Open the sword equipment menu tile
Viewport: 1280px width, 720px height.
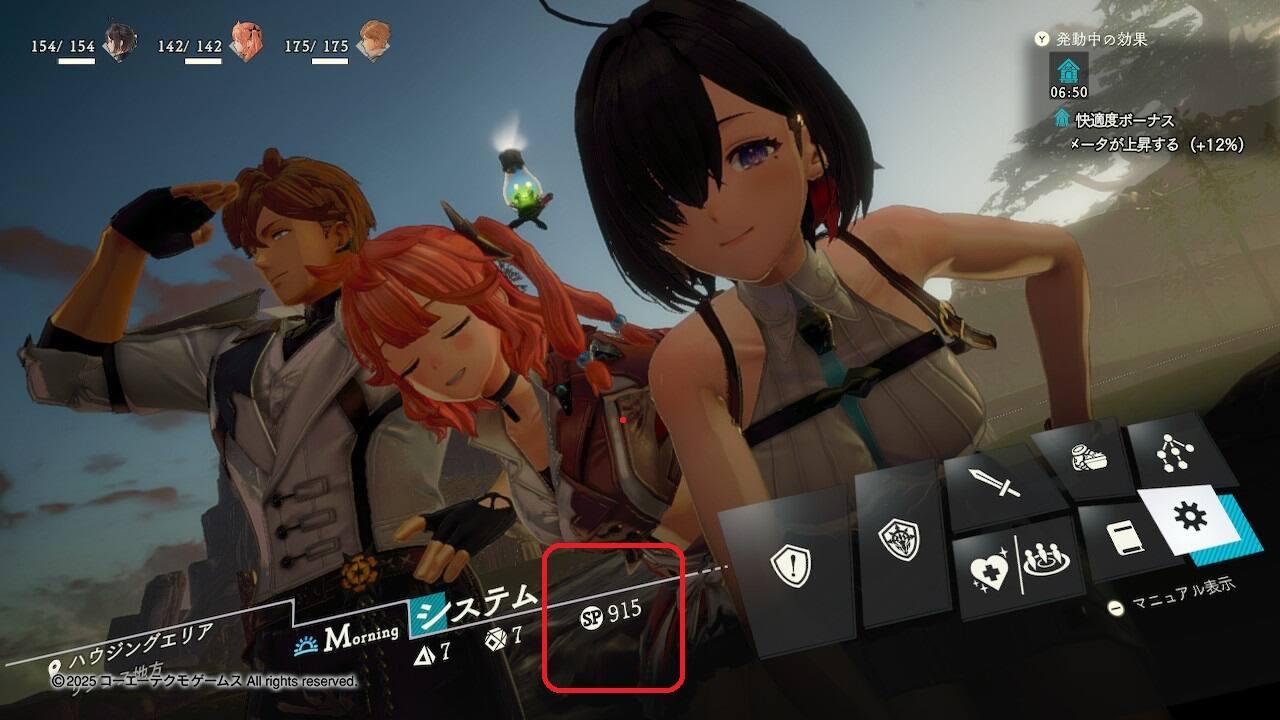tap(999, 487)
